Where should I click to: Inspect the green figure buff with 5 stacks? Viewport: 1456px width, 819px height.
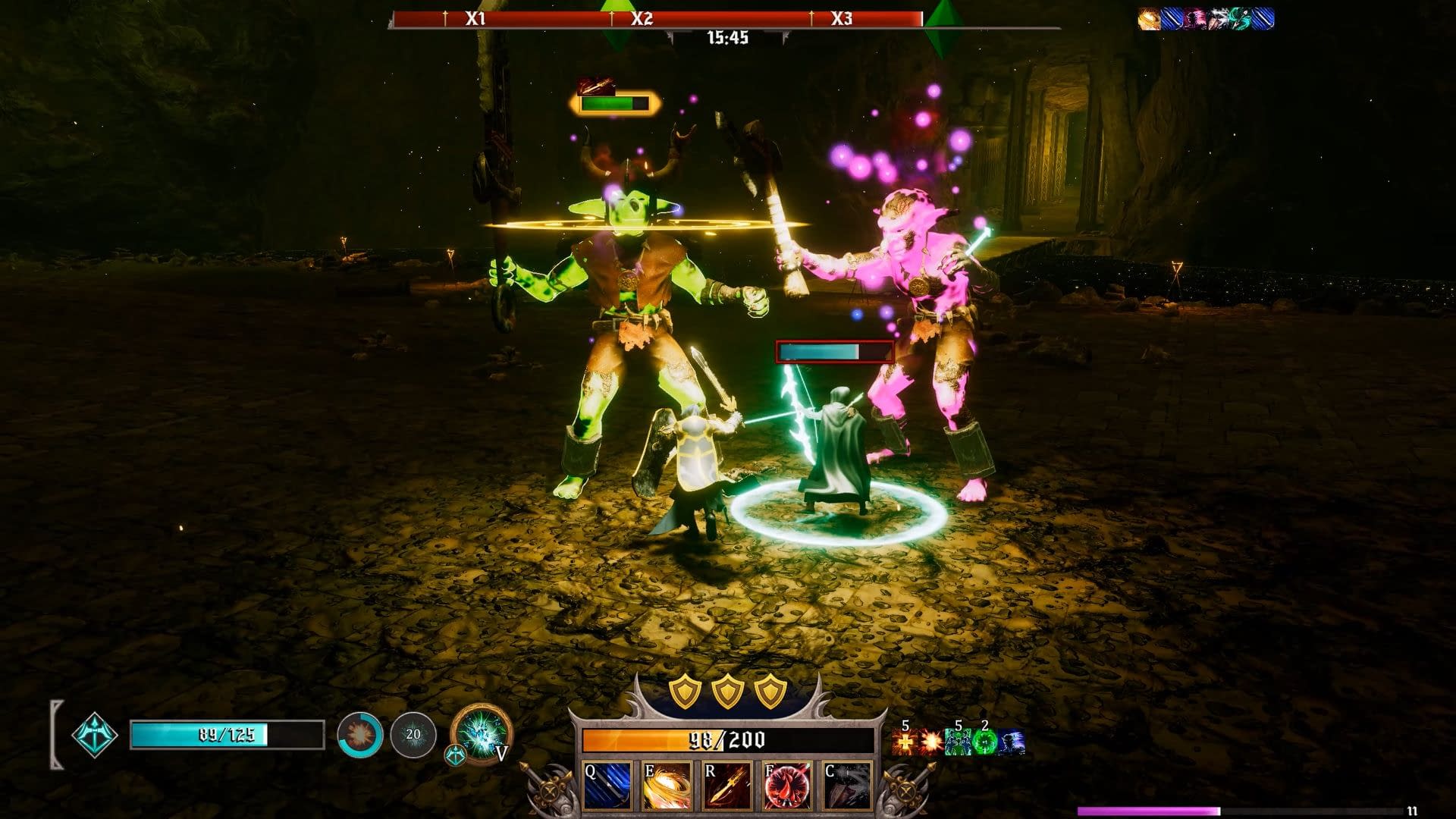957,743
